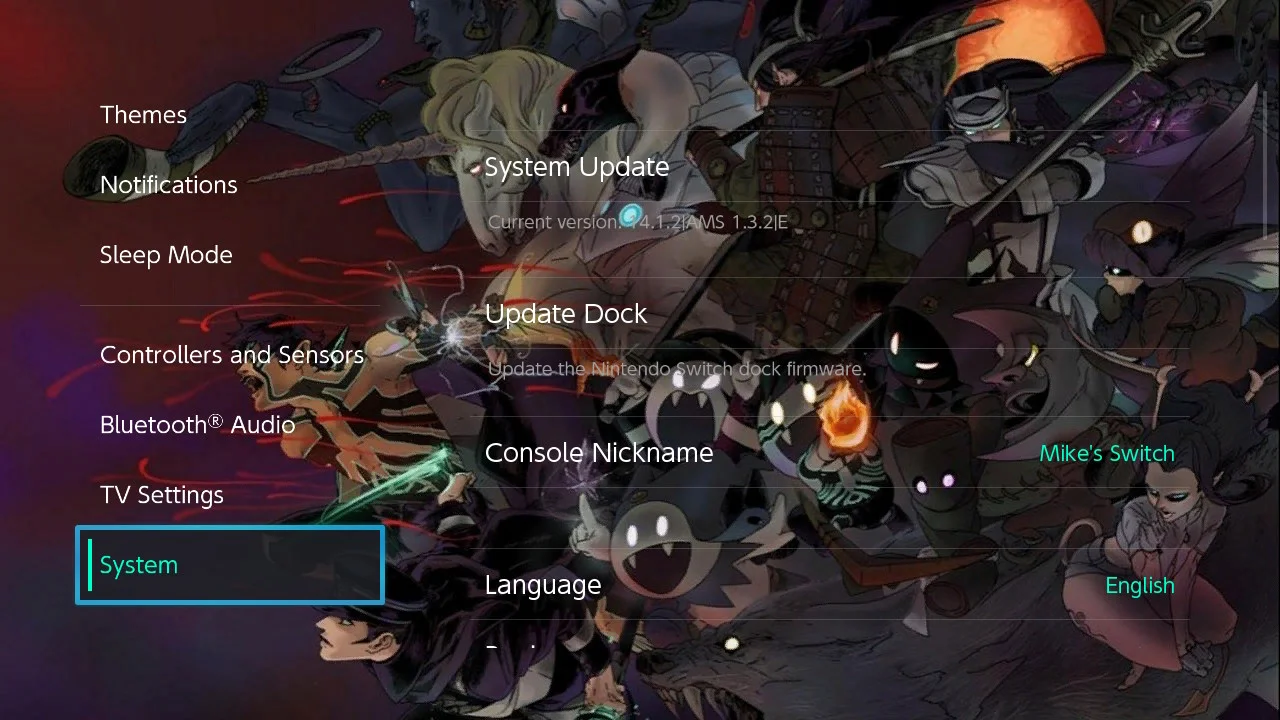The width and height of the screenshot is (1280, 720).
Task: Open the Themes settings page
Action: [143, 114]
